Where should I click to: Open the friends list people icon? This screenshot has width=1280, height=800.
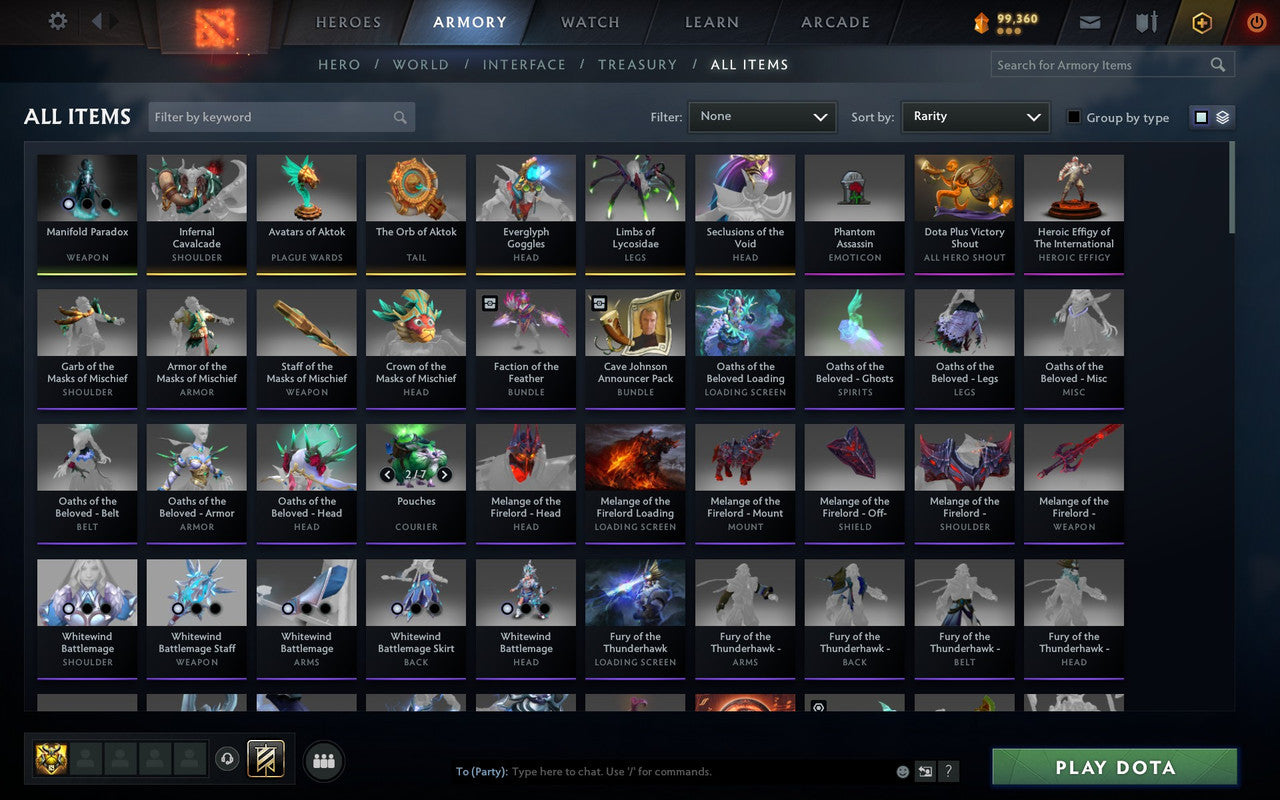coord(323,760)
